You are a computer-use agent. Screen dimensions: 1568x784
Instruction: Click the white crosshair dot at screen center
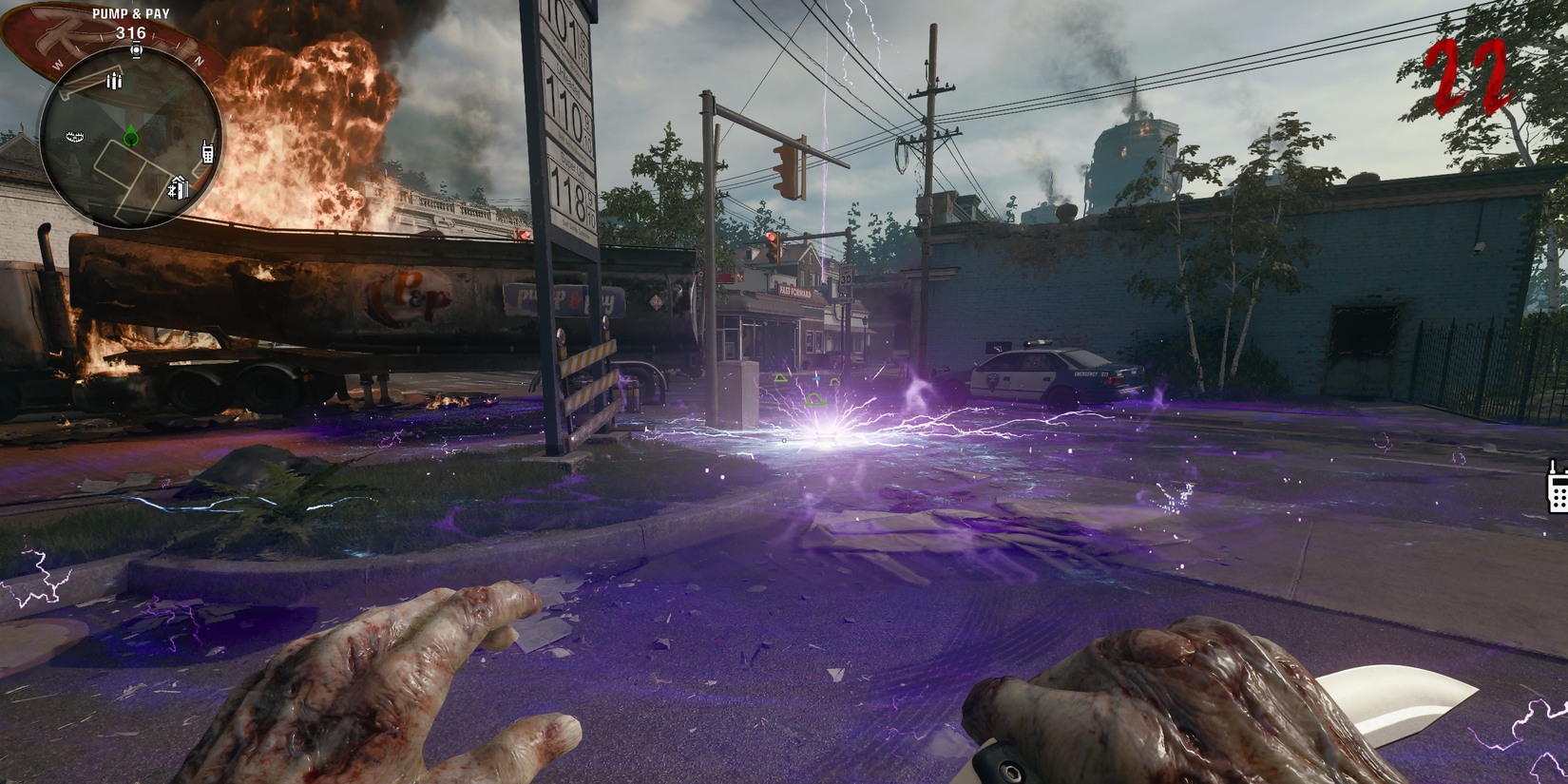click(x=784, y=441)
